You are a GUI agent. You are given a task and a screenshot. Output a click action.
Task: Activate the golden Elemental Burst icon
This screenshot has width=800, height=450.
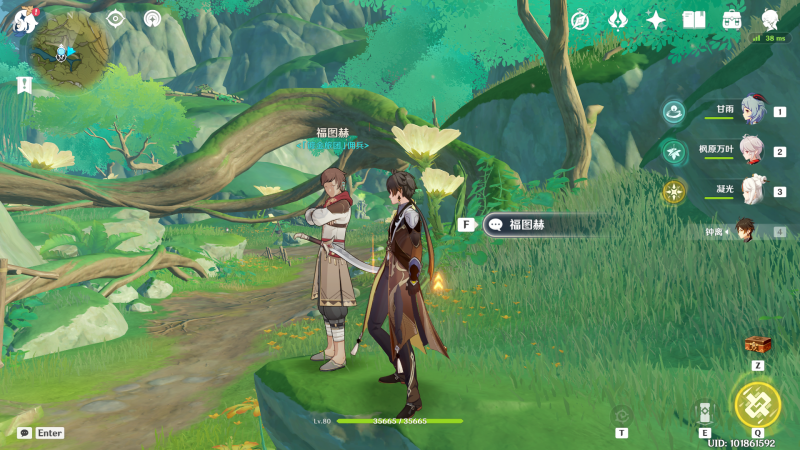pyautogui.click(x=757, y=403)
